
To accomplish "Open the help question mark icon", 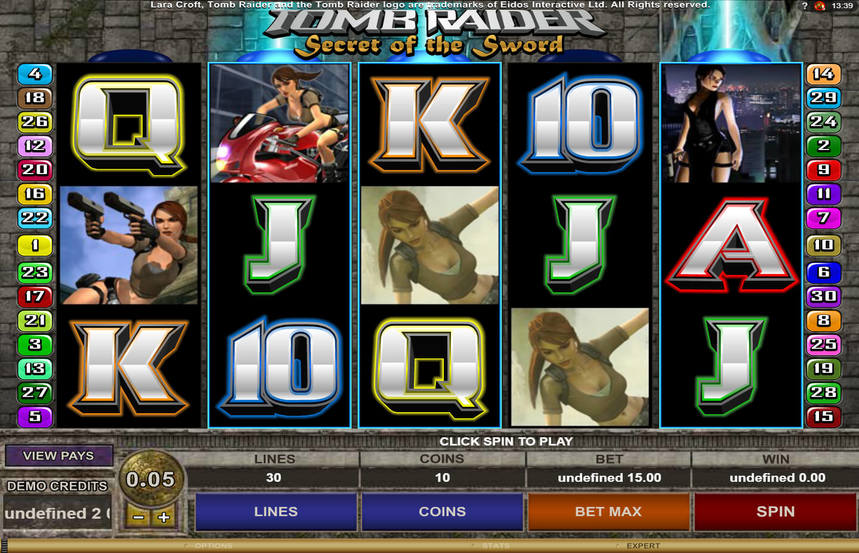I will 805,6.
